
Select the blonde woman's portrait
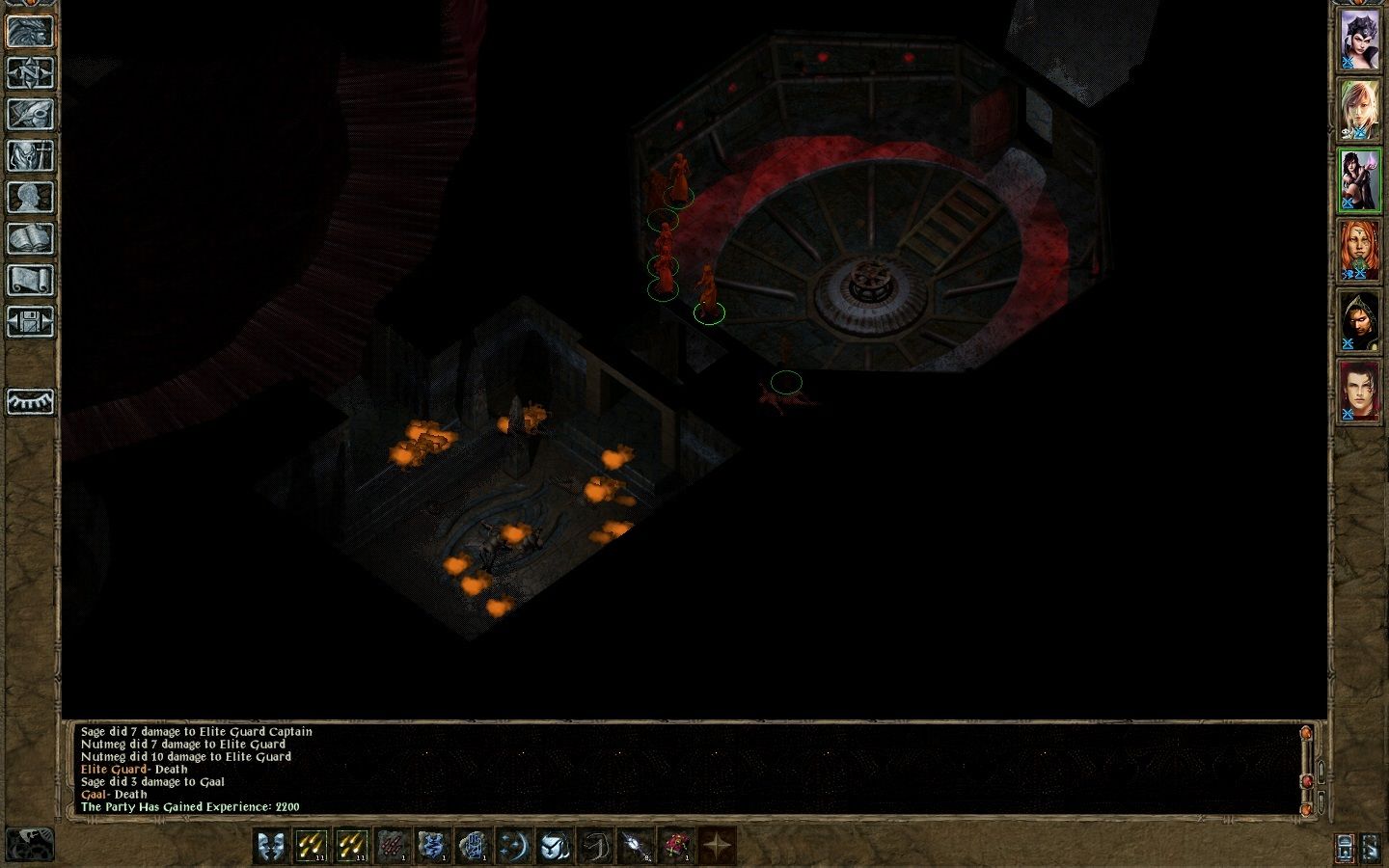pyautogui.click(x=1359, y=110)
